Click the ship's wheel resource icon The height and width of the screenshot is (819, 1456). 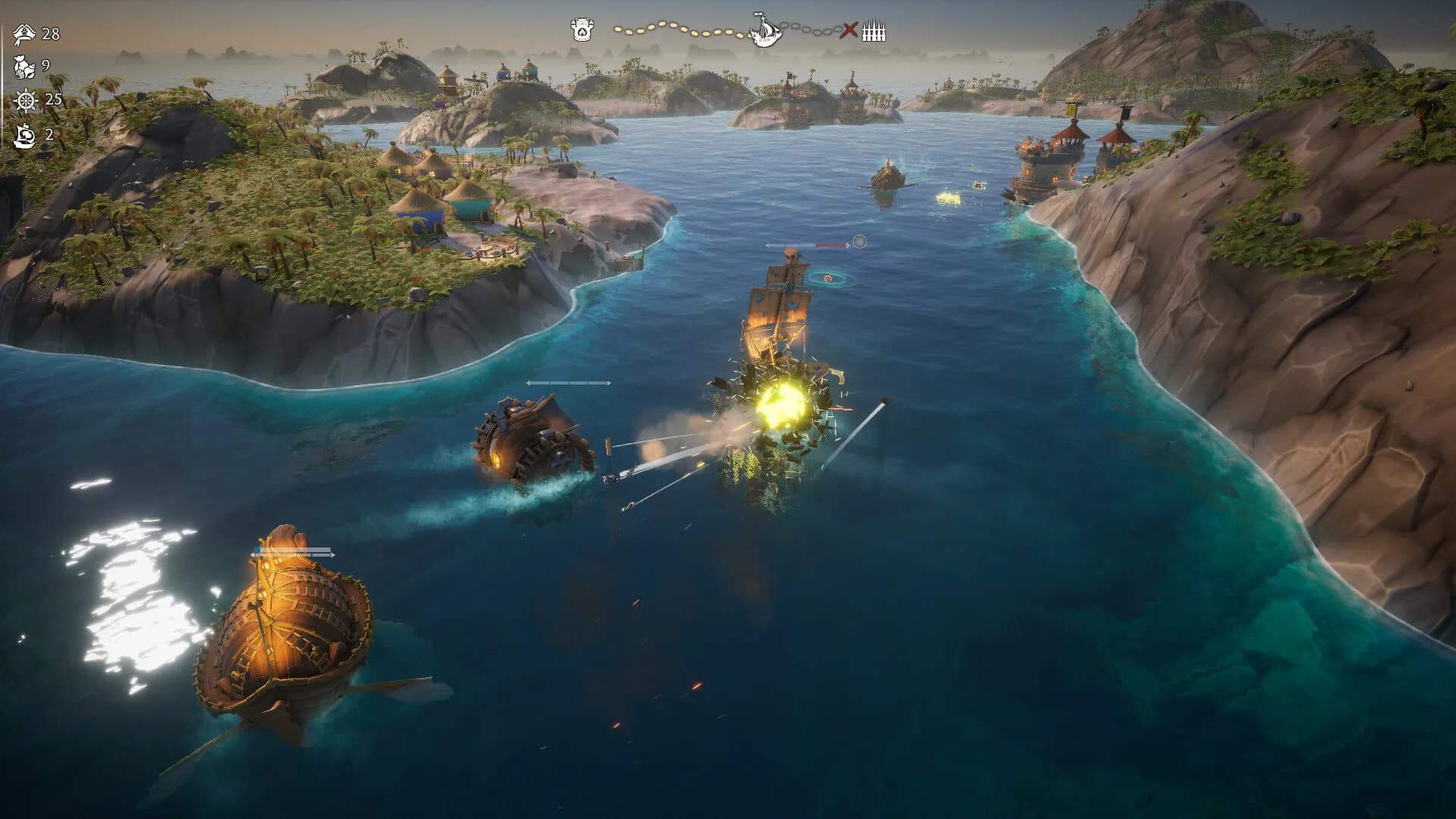(25, 100)
